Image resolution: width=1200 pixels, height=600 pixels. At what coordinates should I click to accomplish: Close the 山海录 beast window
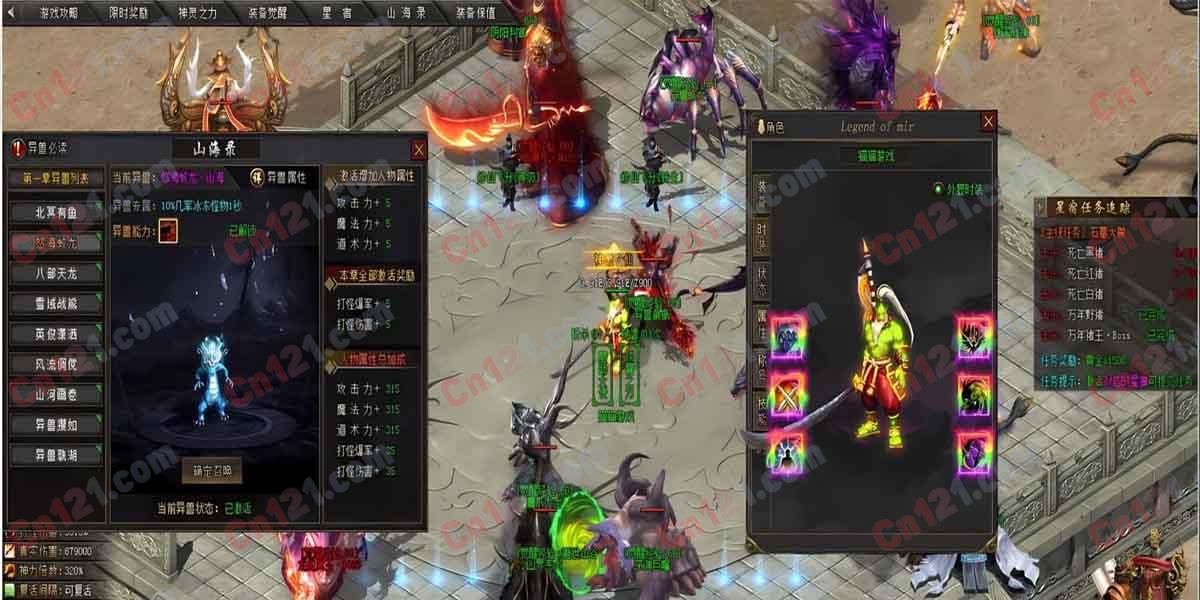click(x=419, y=149)
